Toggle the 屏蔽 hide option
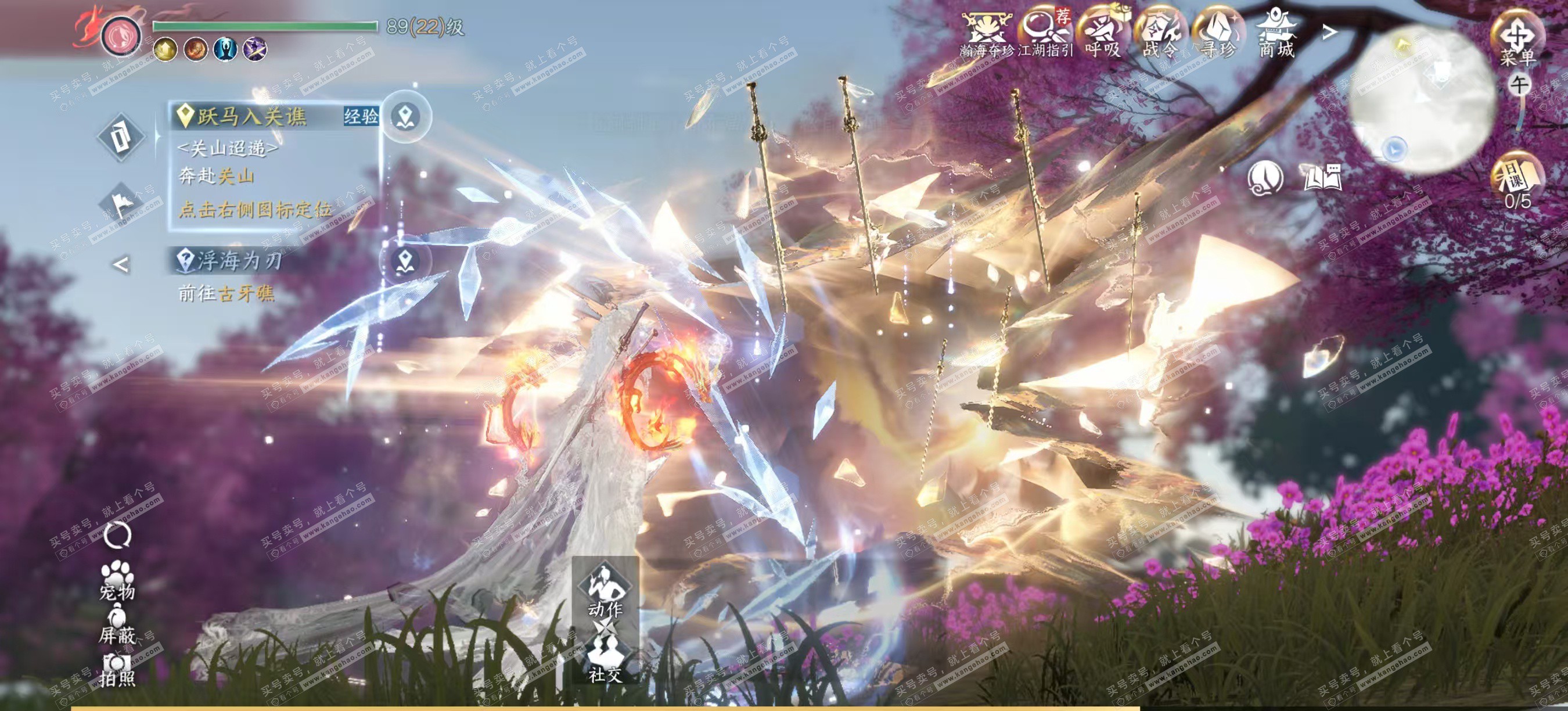Image resolution: width=1568 pixels, height=711 pixels. click(x=117, y=626)
